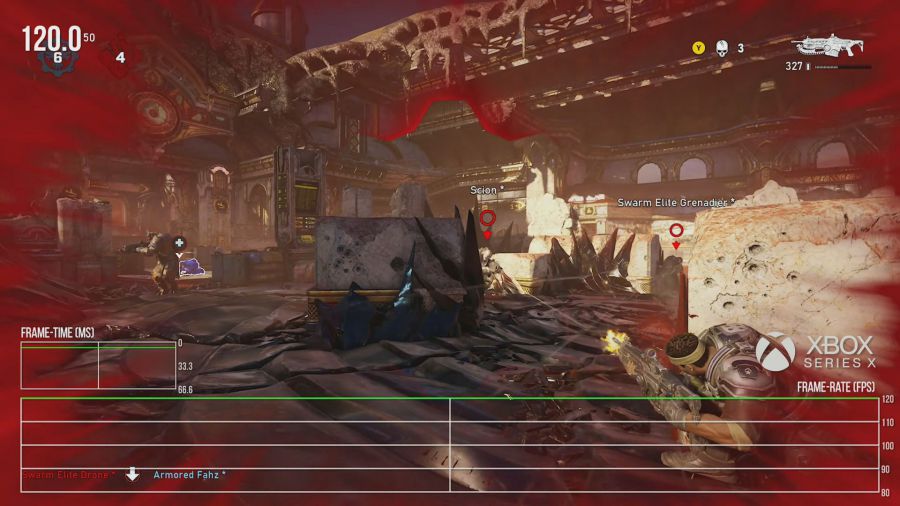Image resolution: width=900 pixels, height=506 pixels.
Task: Select the Scion enemy marker
Action: tap(487, 217)
